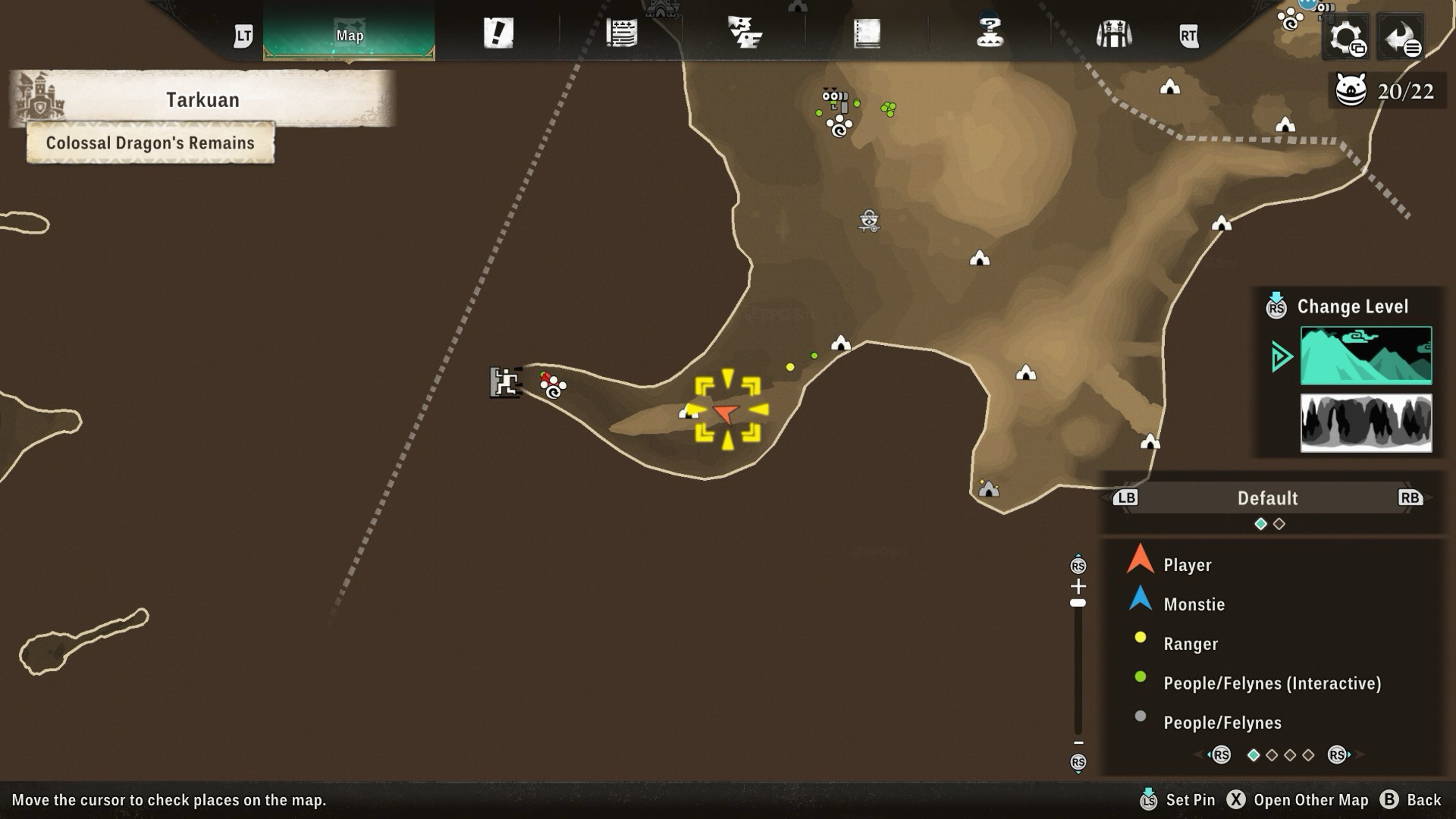
Task: Select the Map tab
Action: coord(349,35)
